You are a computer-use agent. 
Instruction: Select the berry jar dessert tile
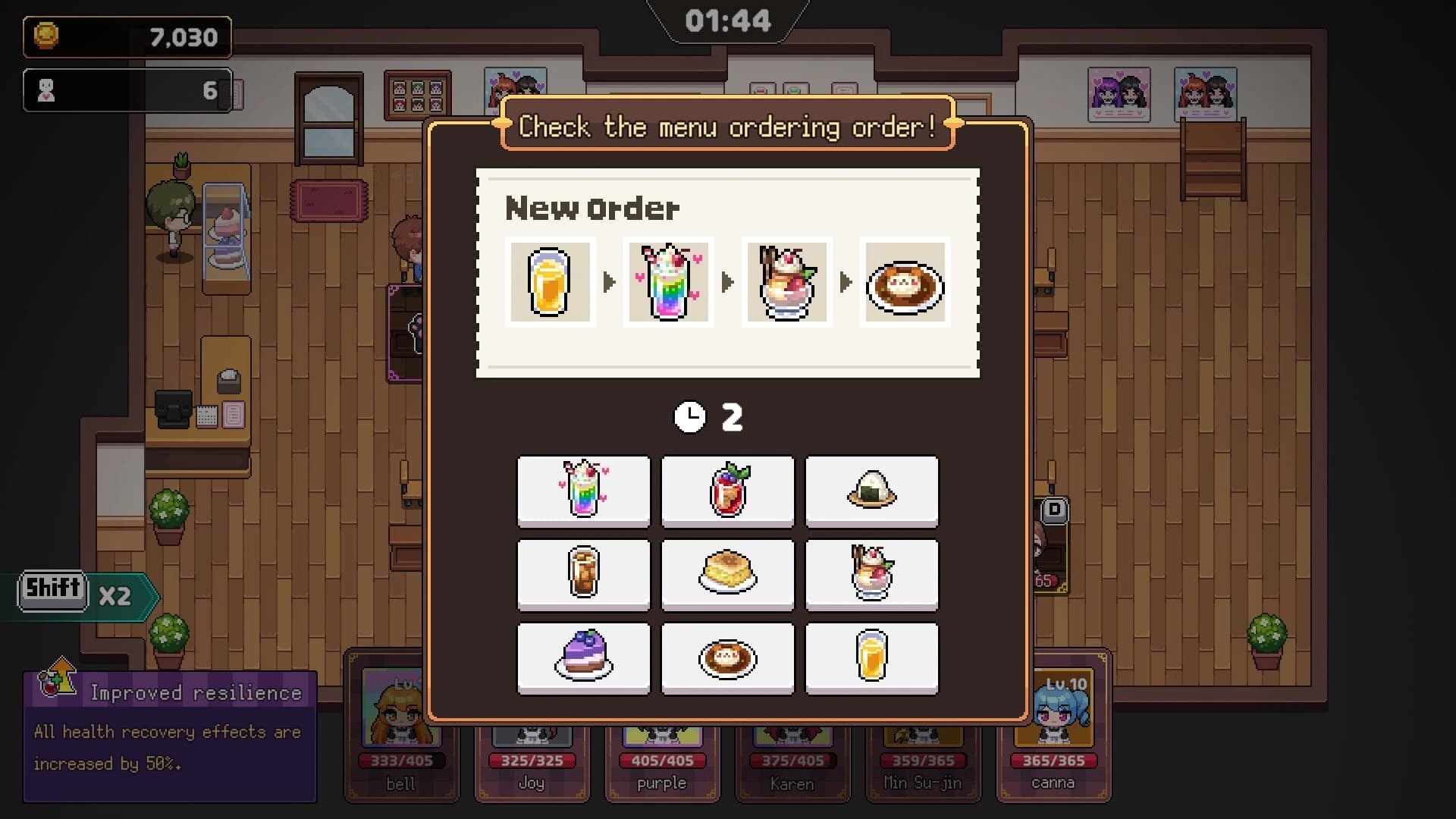tap(727, 491)
